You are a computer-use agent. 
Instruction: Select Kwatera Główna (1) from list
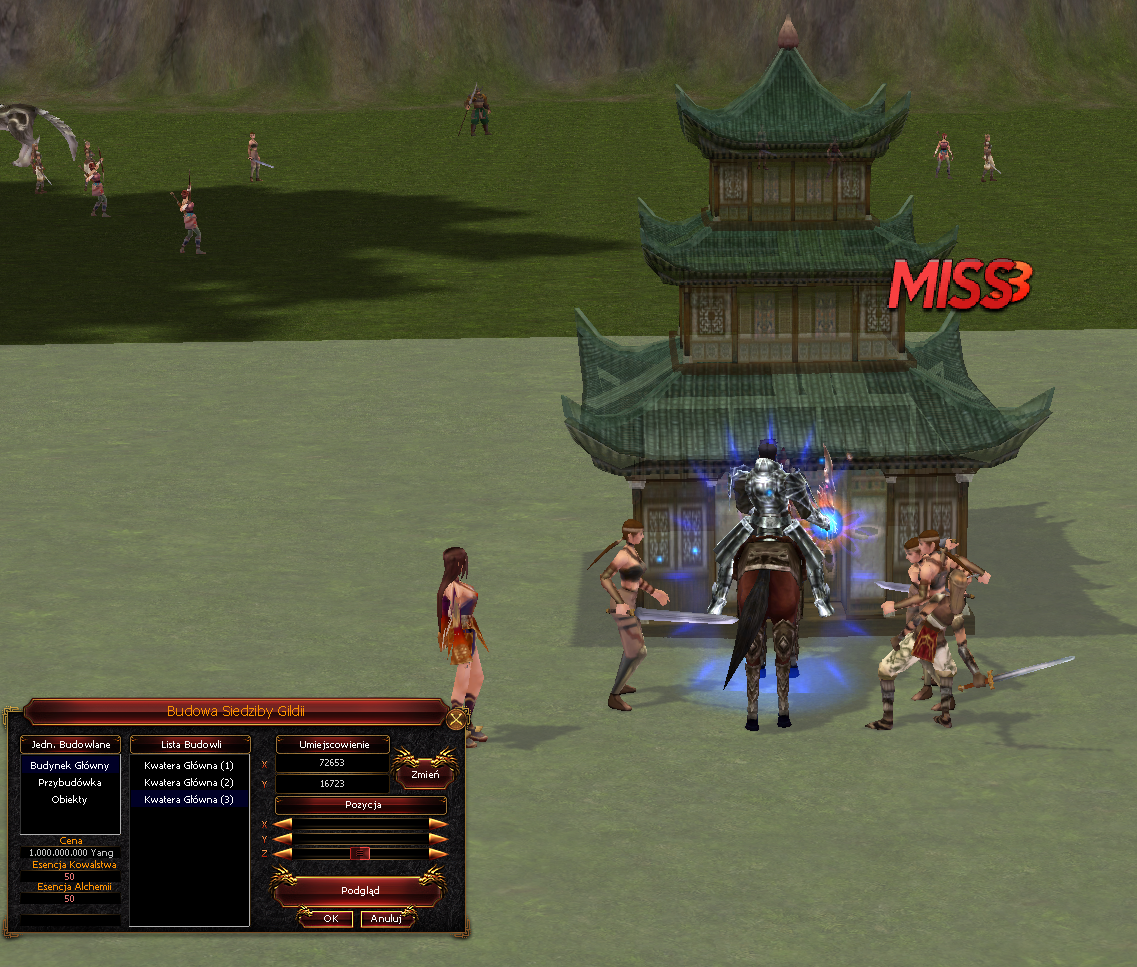click(x=188, y=765)
